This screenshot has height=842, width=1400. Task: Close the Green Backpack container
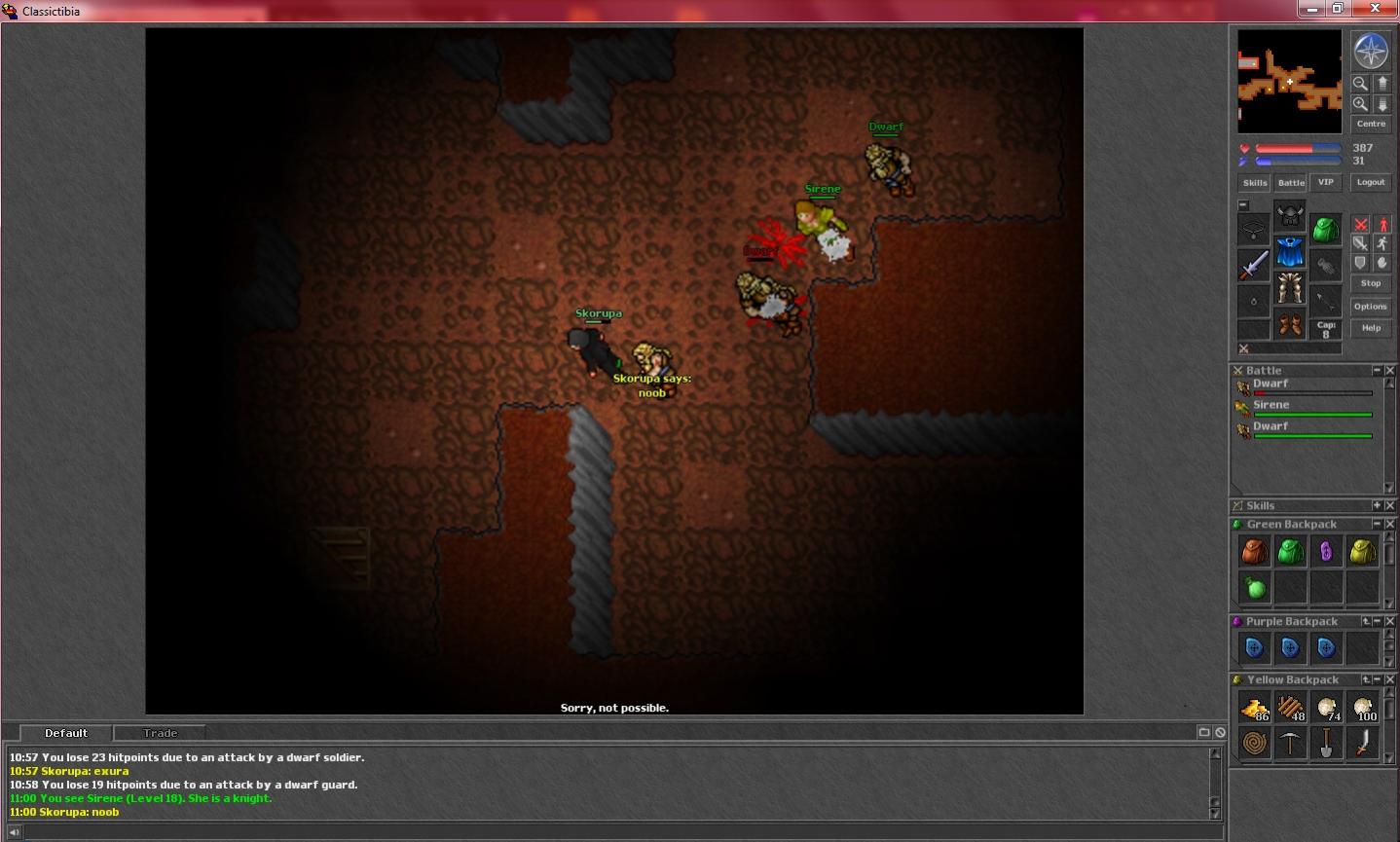click(x=1390, y=524)
